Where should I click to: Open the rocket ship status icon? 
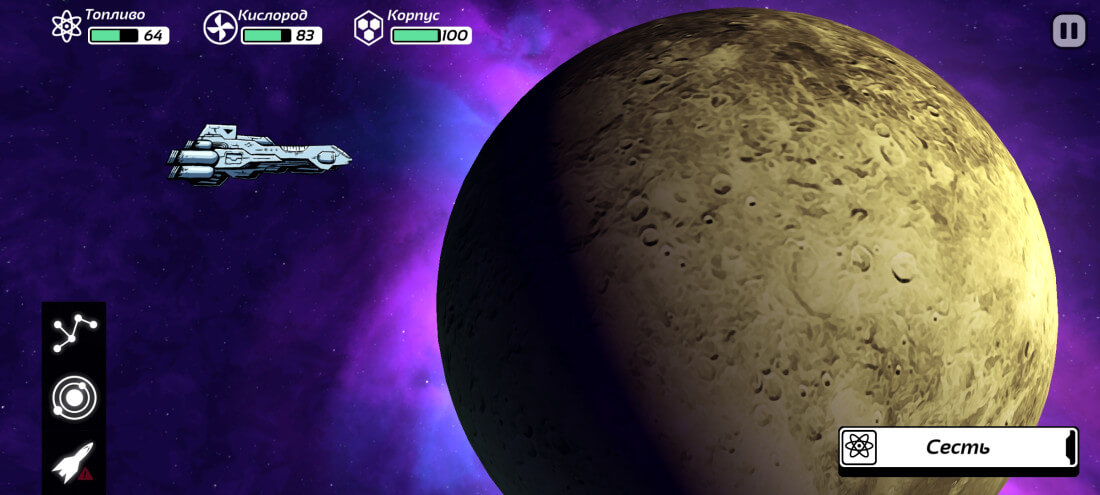pos(74,462)
